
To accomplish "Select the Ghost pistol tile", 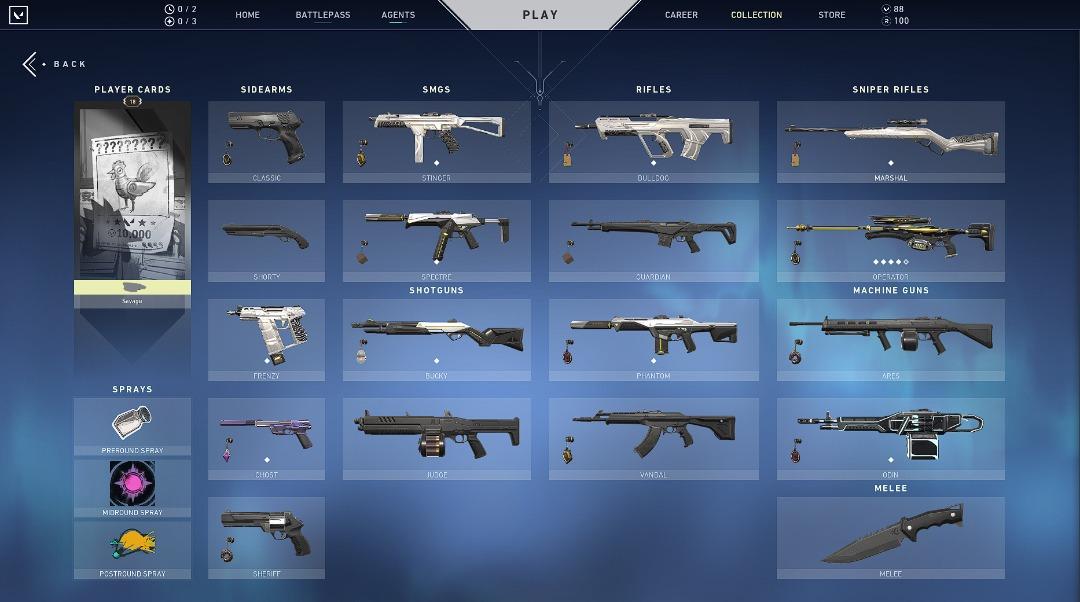I will (x=266, y=438).
